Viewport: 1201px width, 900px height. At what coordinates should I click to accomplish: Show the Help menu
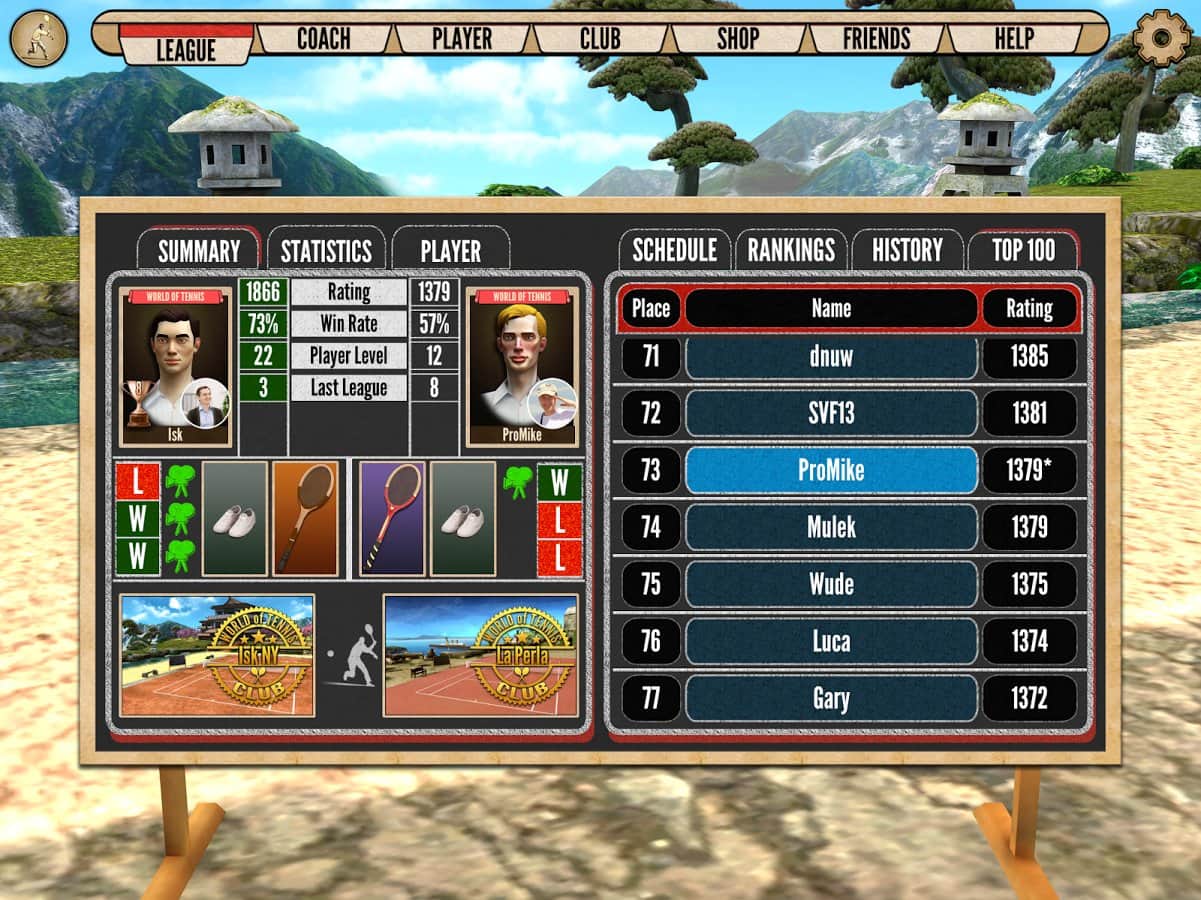tap(1014, 39)
